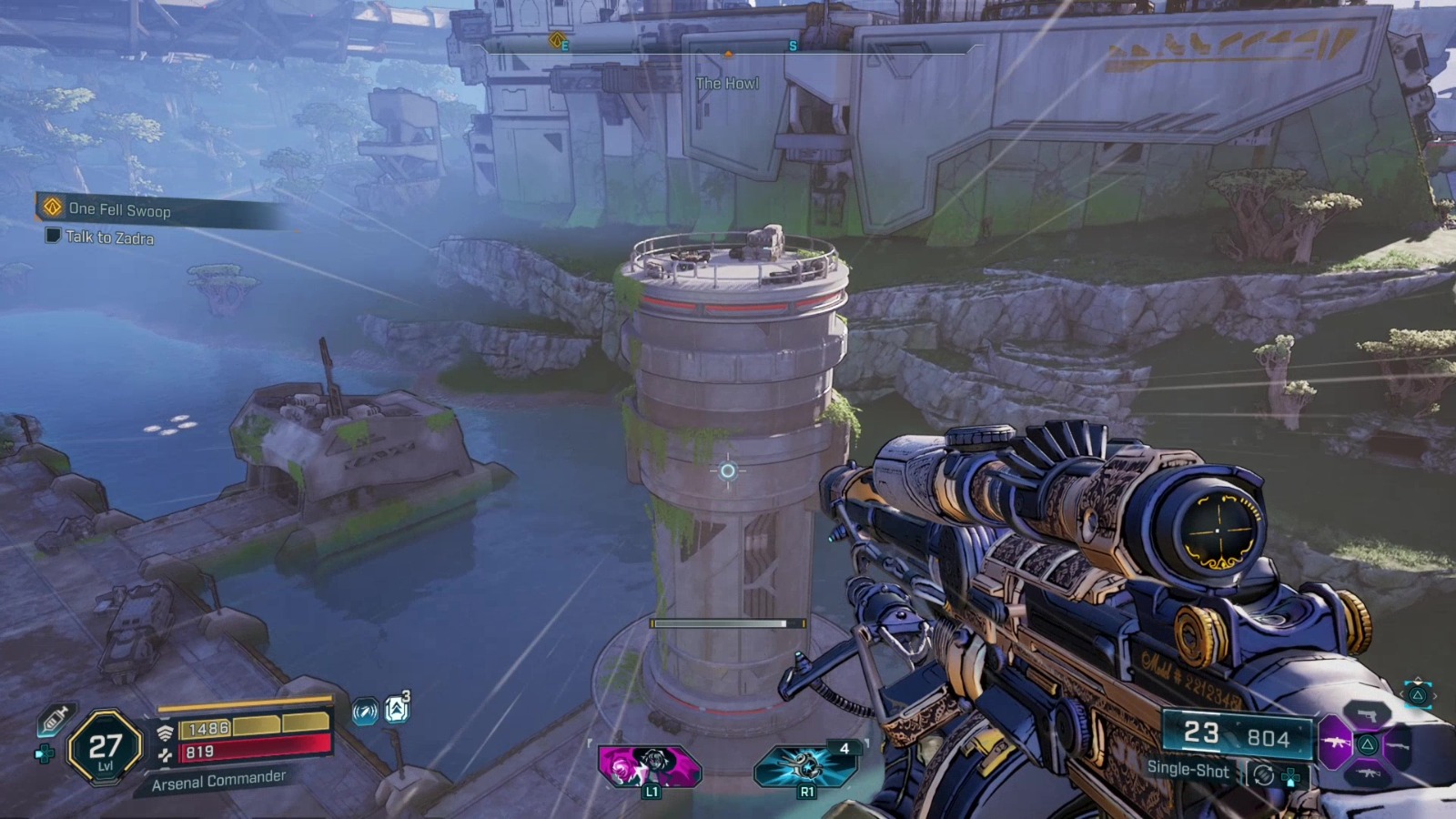The image size is (1456, 819).
Task: Toggle the Single-Shot fire mode label
Action: click(x=1188, y=771)
